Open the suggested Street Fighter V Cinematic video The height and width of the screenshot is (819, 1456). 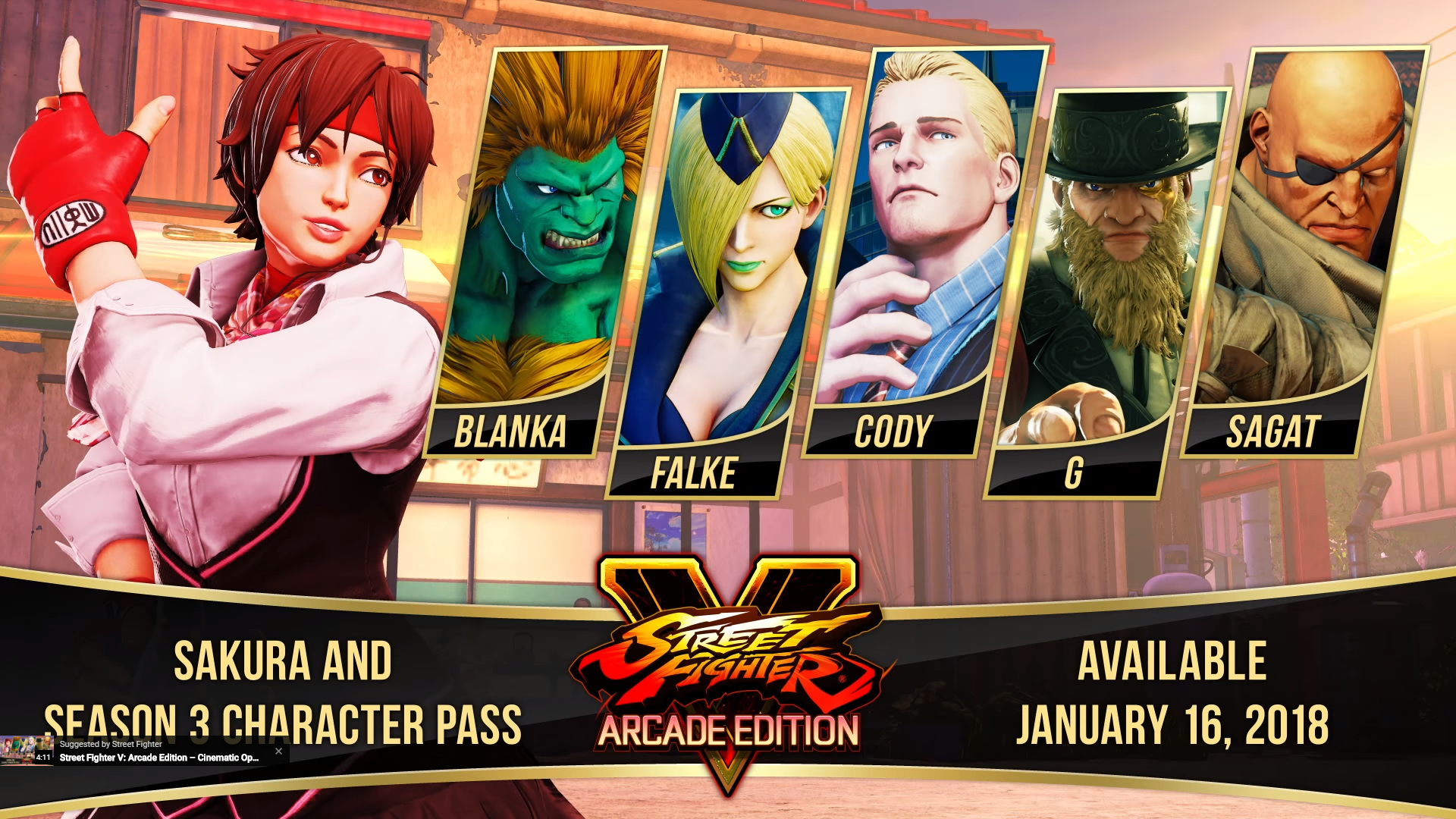coord(158,757)
